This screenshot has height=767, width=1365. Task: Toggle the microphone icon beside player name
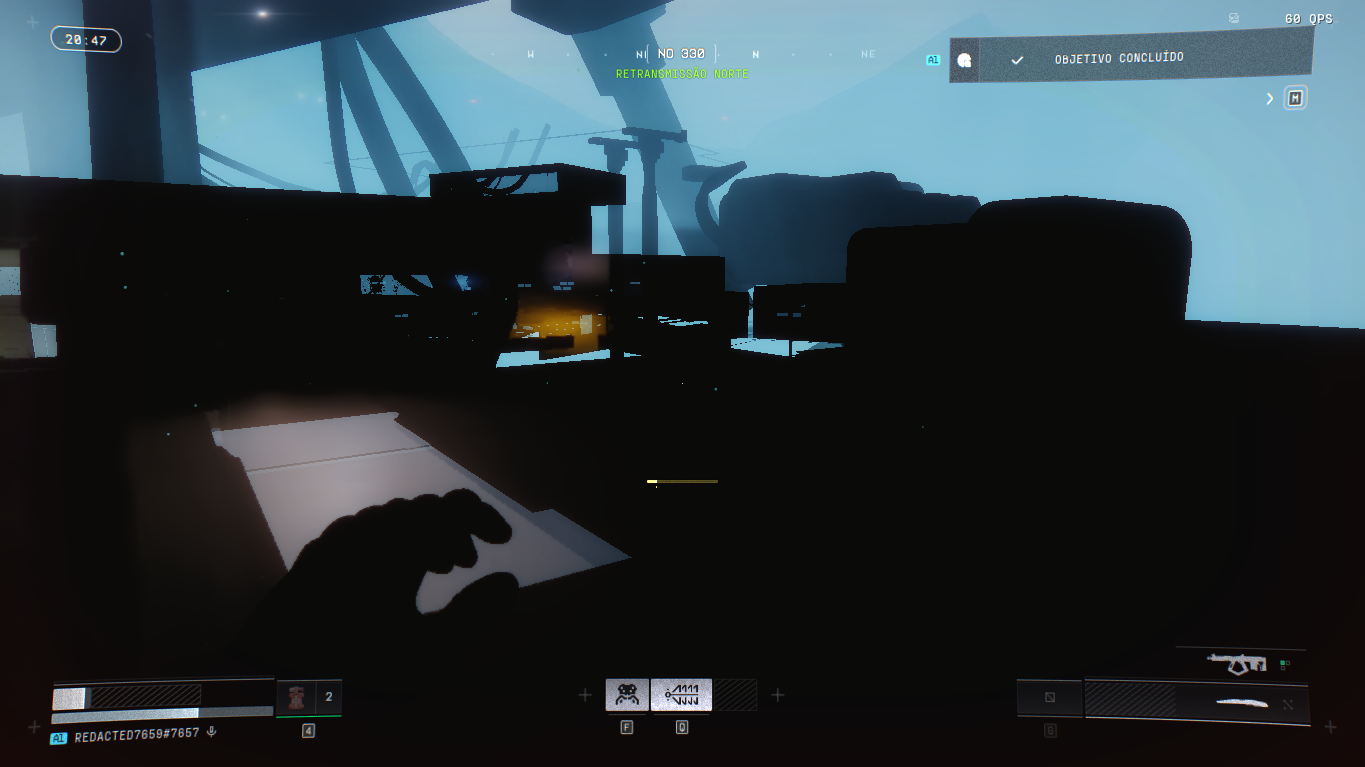point(211,733)
